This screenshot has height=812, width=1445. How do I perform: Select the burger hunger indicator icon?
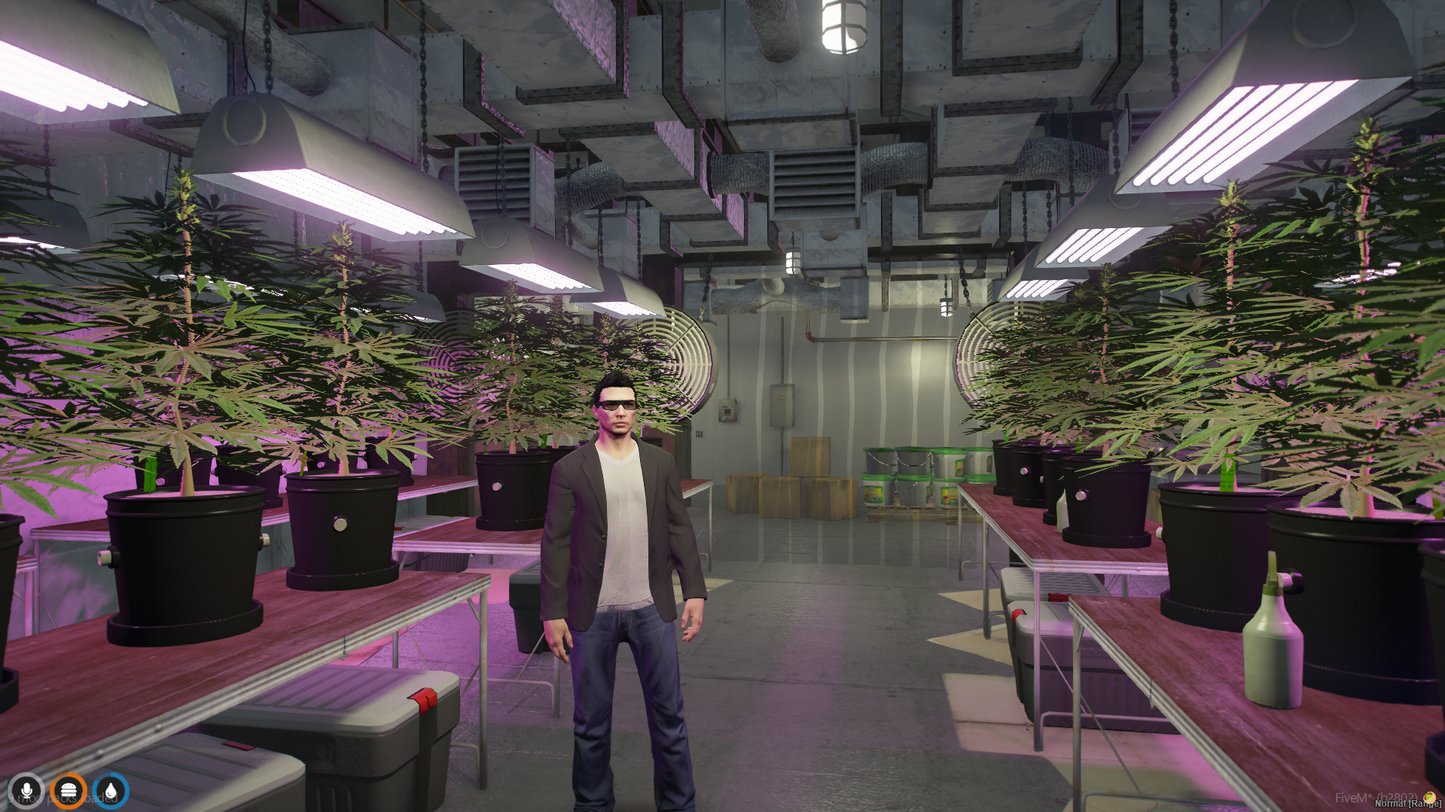(x=69, y=791)
